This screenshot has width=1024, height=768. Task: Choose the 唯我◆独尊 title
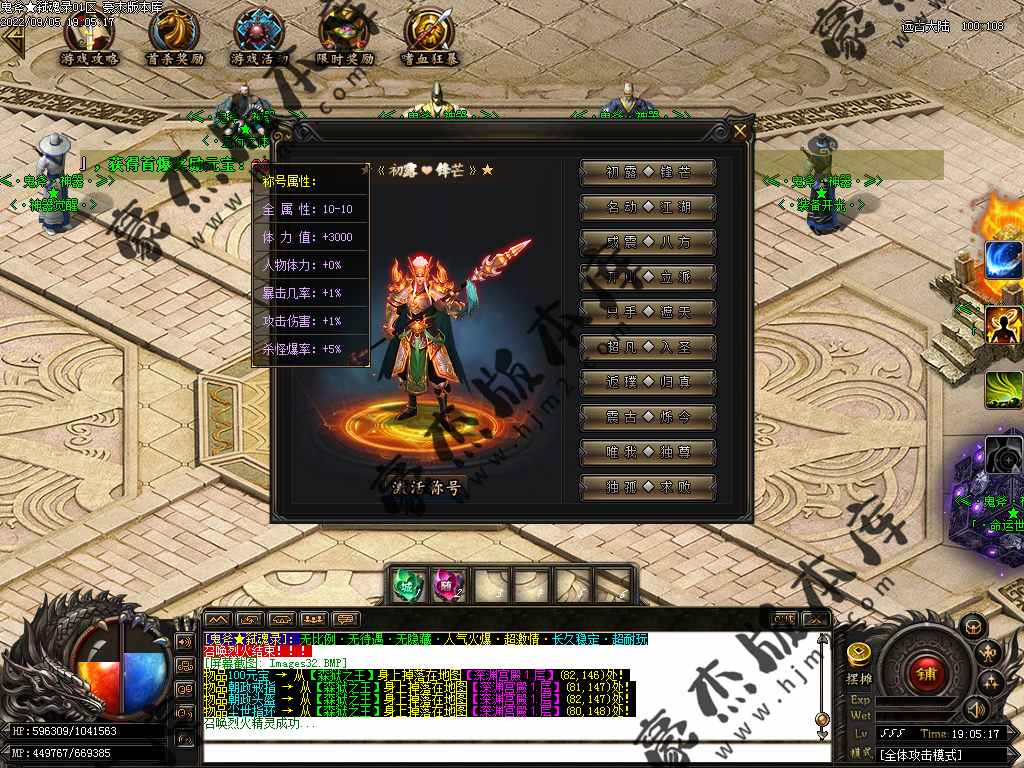[648, 452]
